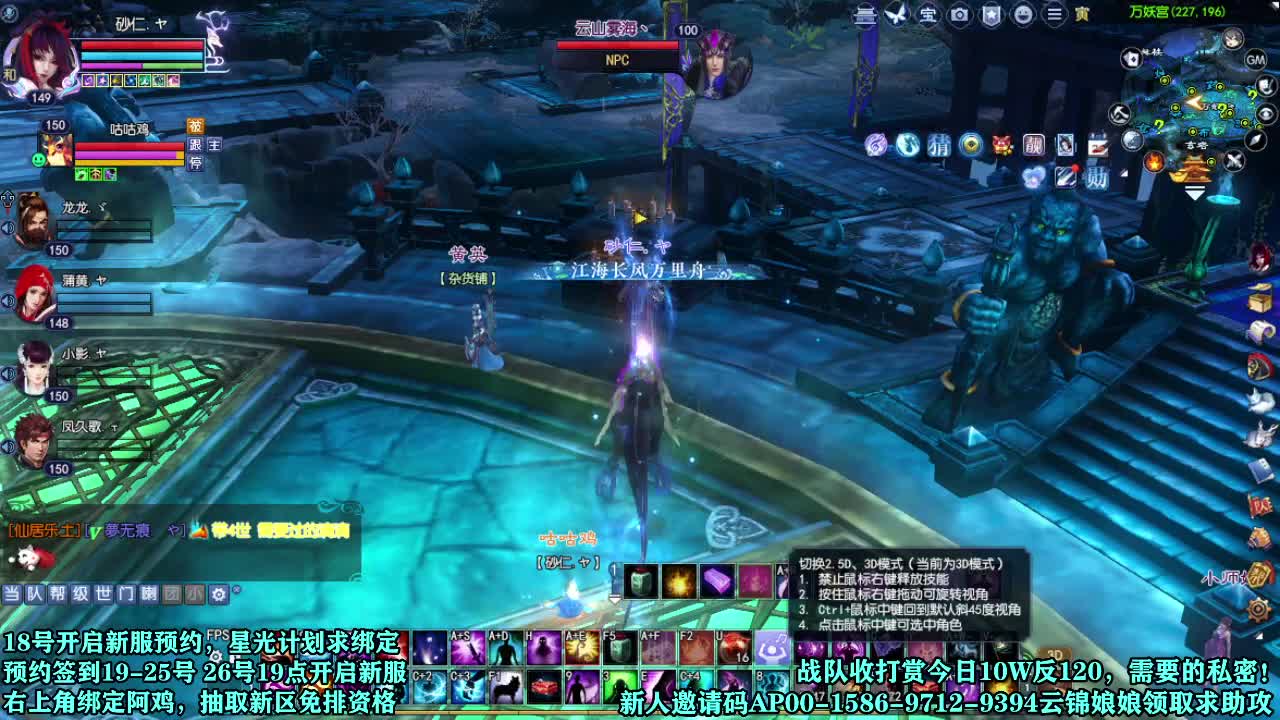The width and height of the screenshot is (1280, 720).
Task: Use the A+E skill in the hotbar
Action: click(580, 649)
